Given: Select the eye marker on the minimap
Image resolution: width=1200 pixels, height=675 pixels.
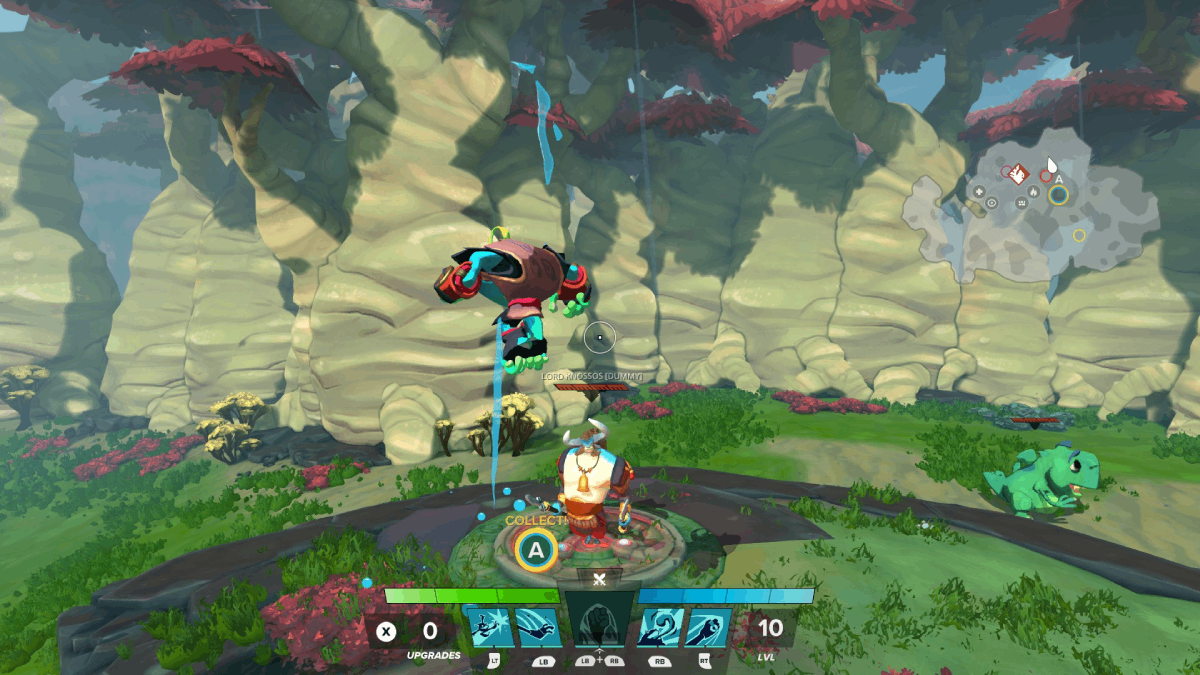Looking at the screenshot, I should pyautogui.click(x=991, y=202).
